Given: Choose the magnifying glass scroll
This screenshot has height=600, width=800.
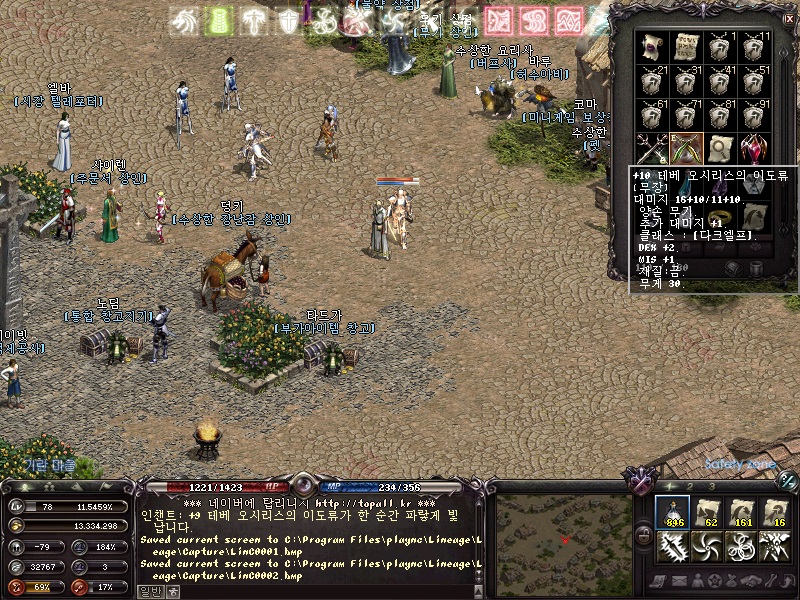Looking at the screenshot, I should [719, 148].
